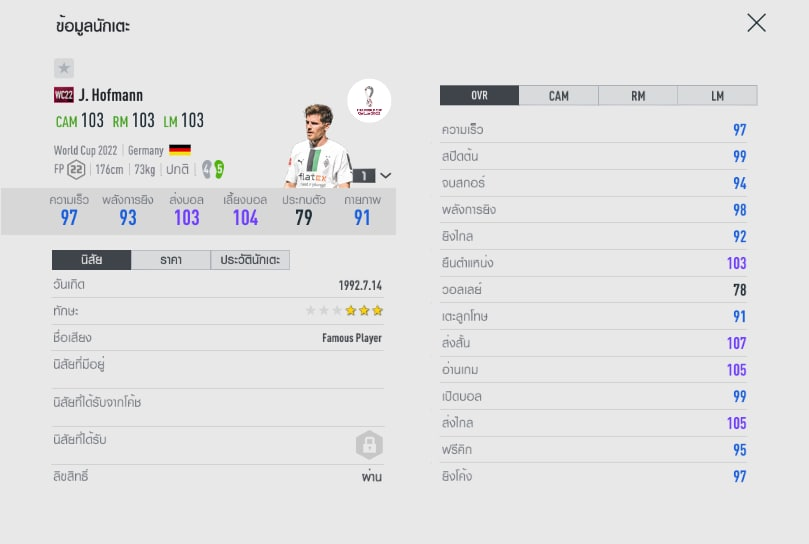Toggle the favorite star icon
Viewport: 809px width, 544px height.
(x=64, y=68)
